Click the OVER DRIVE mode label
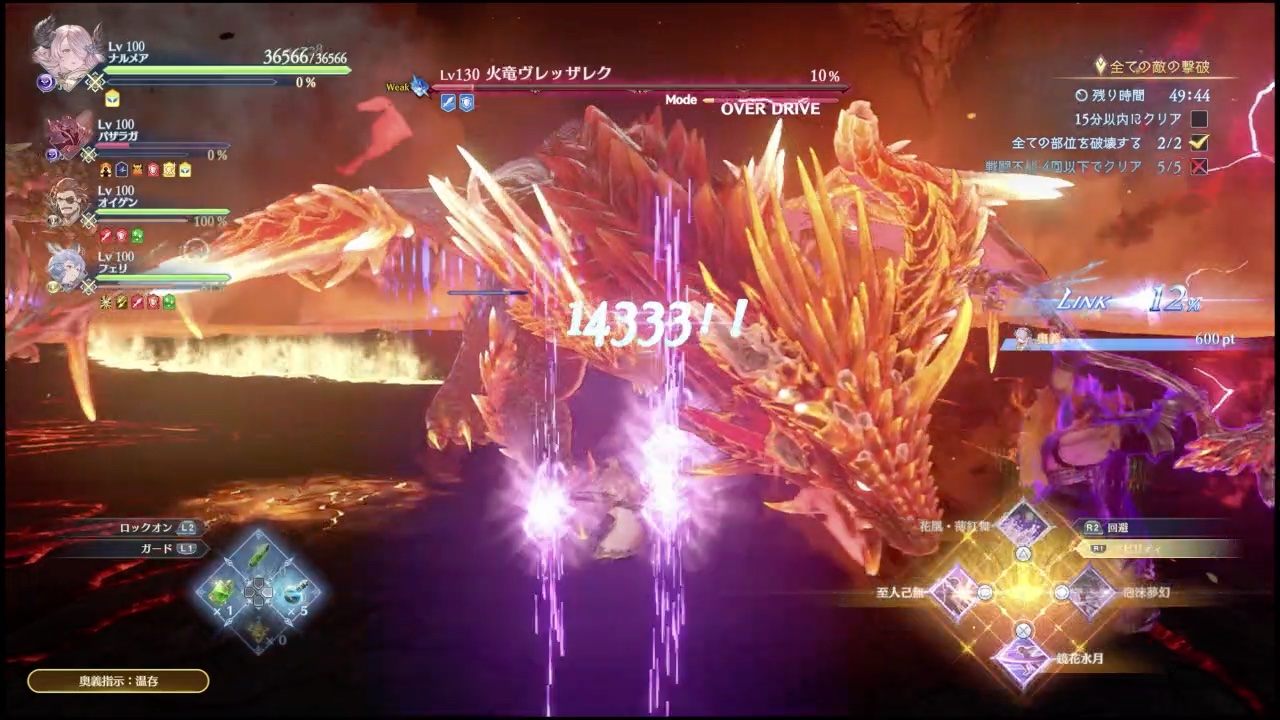 770,108
